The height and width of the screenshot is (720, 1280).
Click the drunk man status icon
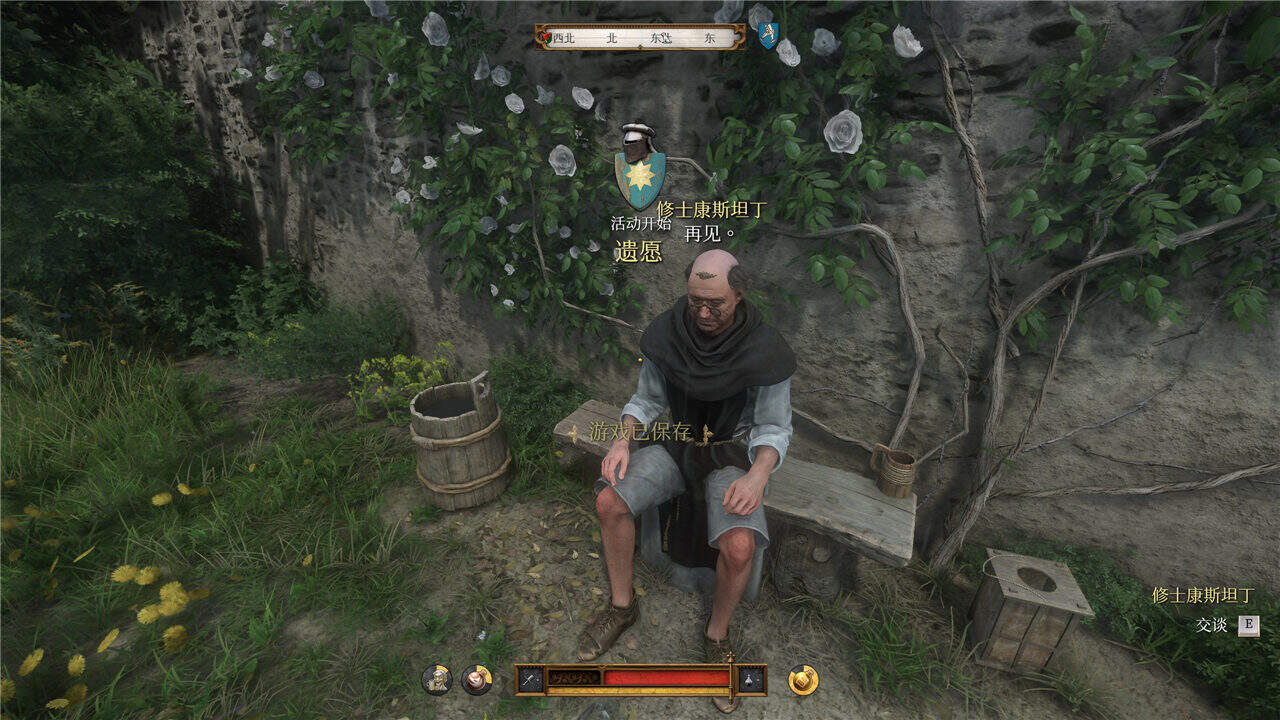[x=436, y=679]
